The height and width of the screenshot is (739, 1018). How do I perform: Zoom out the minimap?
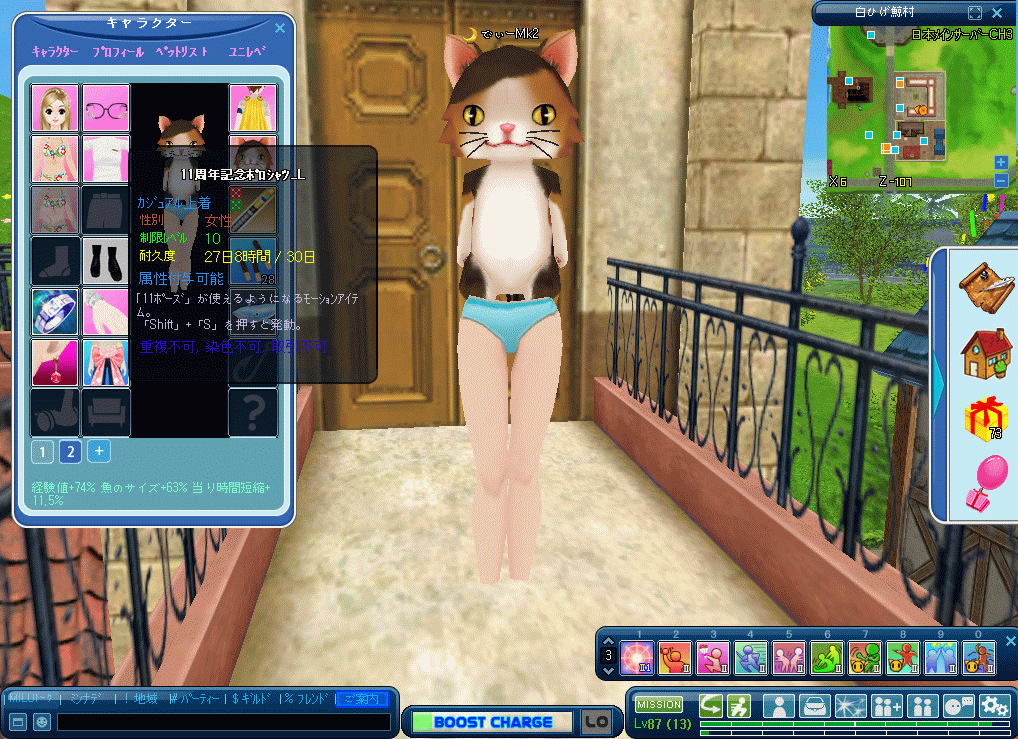point(1001,180)
